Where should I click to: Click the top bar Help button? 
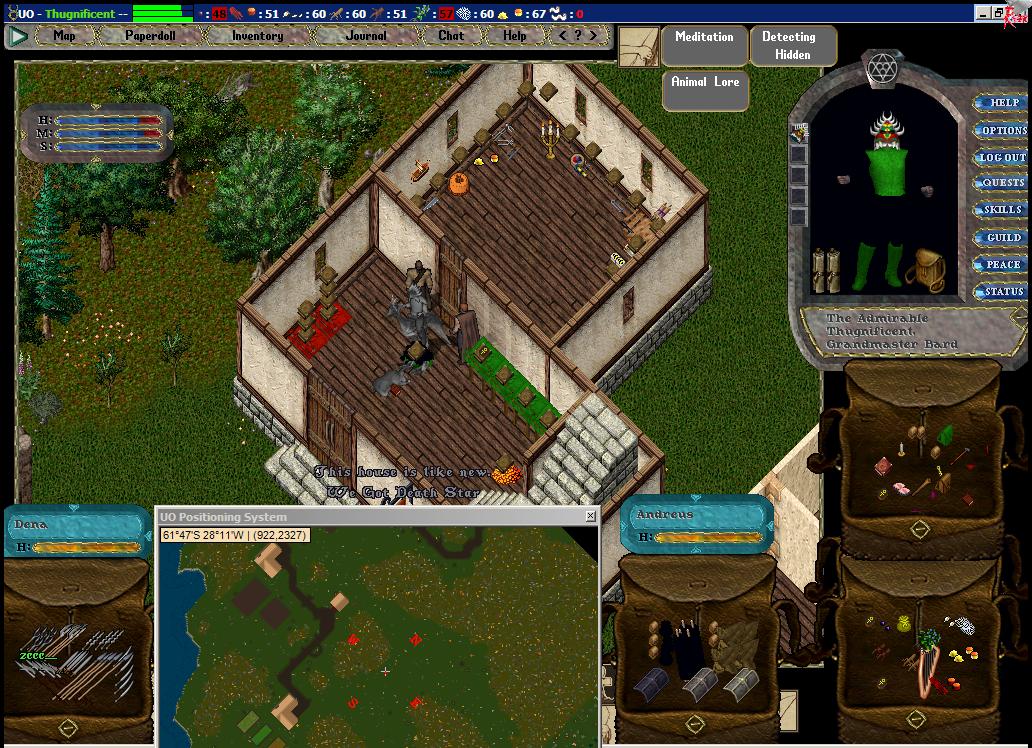tap(514, 36)
